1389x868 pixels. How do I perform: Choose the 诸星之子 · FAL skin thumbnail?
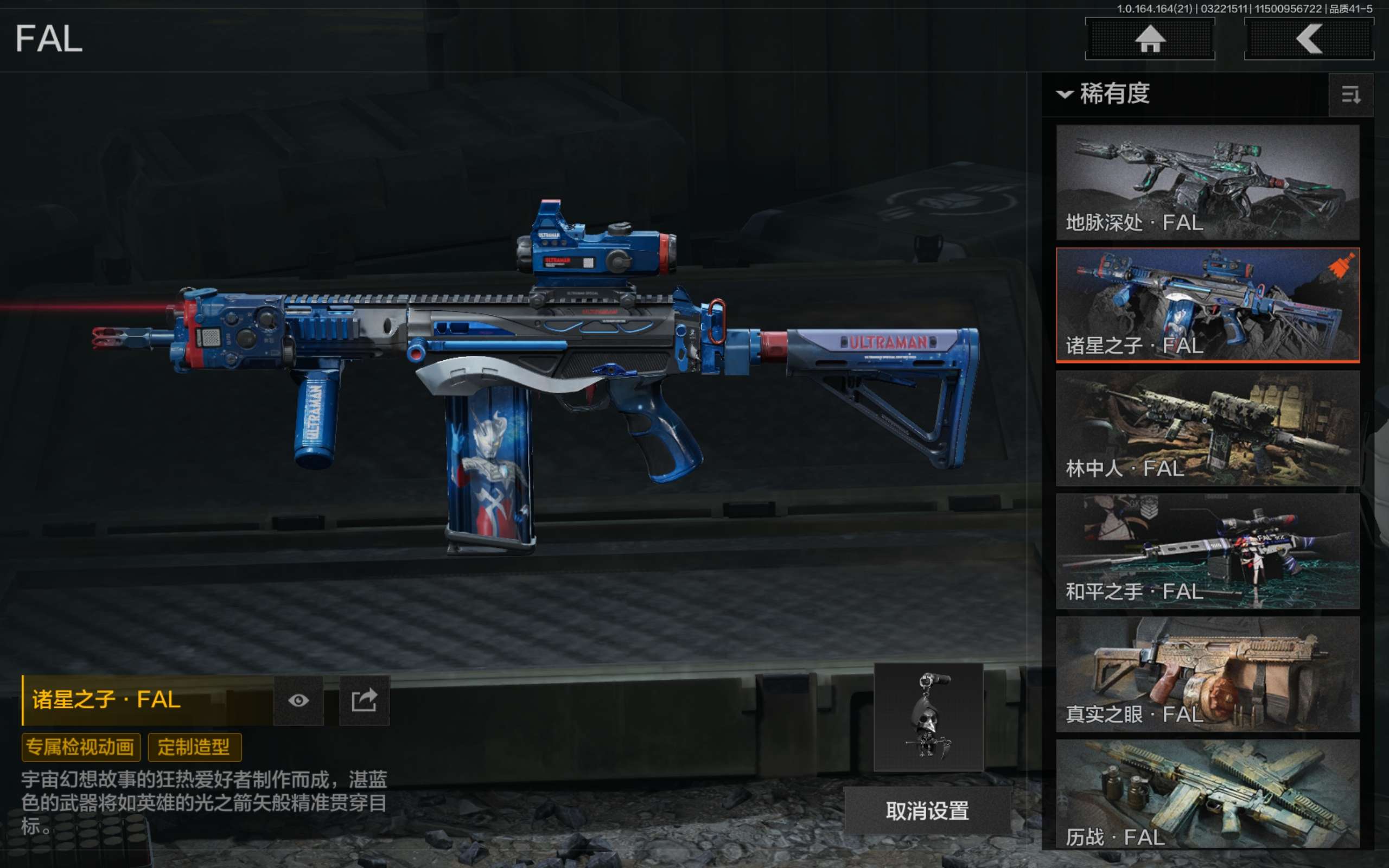tap(1207, 305)
